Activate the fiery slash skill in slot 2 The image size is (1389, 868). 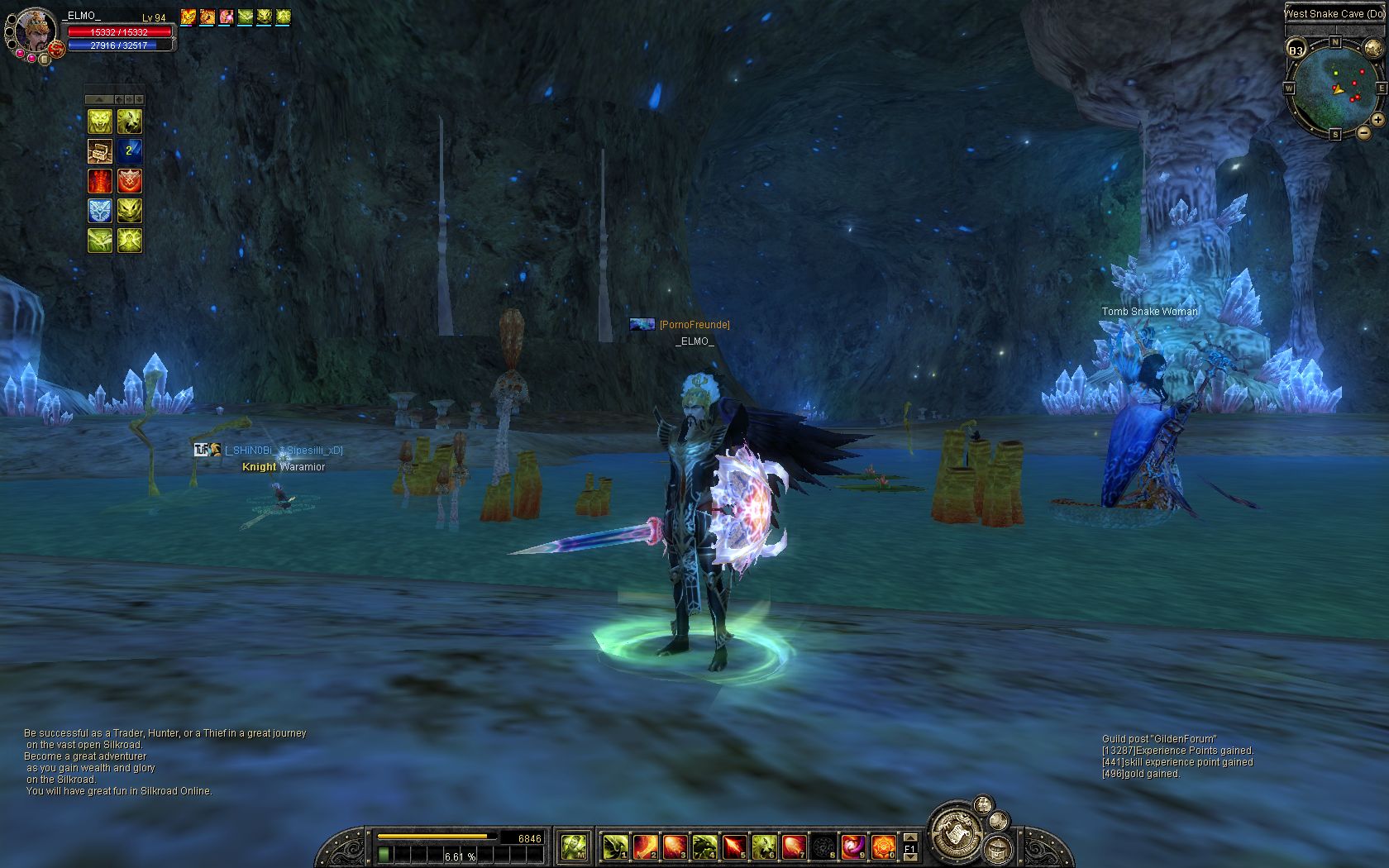pyautogui.click(x=644, y=847)
